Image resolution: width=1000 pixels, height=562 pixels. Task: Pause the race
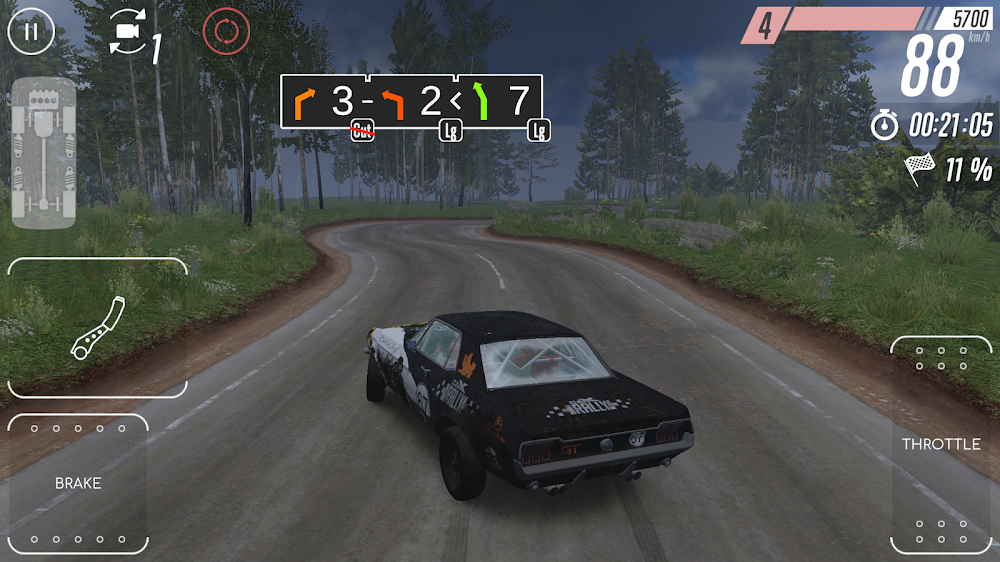(x=31, y=31)
